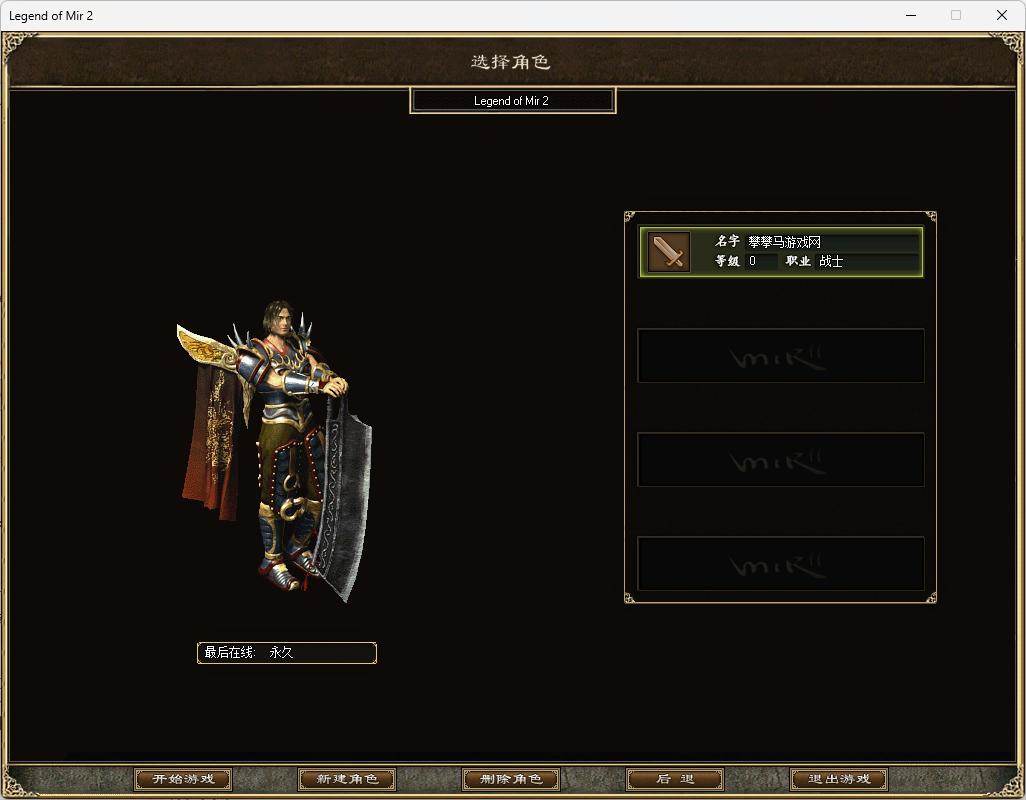Minimize the game window
This screenshot has width=1026, height=800.
(910, 15)
